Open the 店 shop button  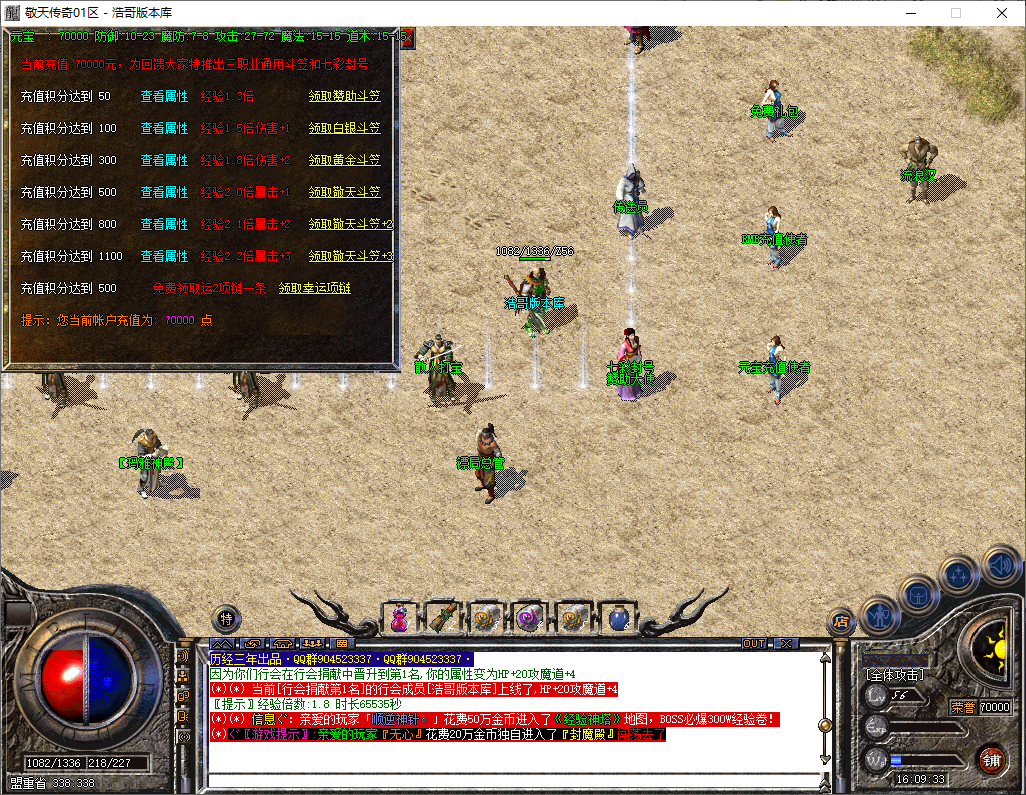point(841,622)
